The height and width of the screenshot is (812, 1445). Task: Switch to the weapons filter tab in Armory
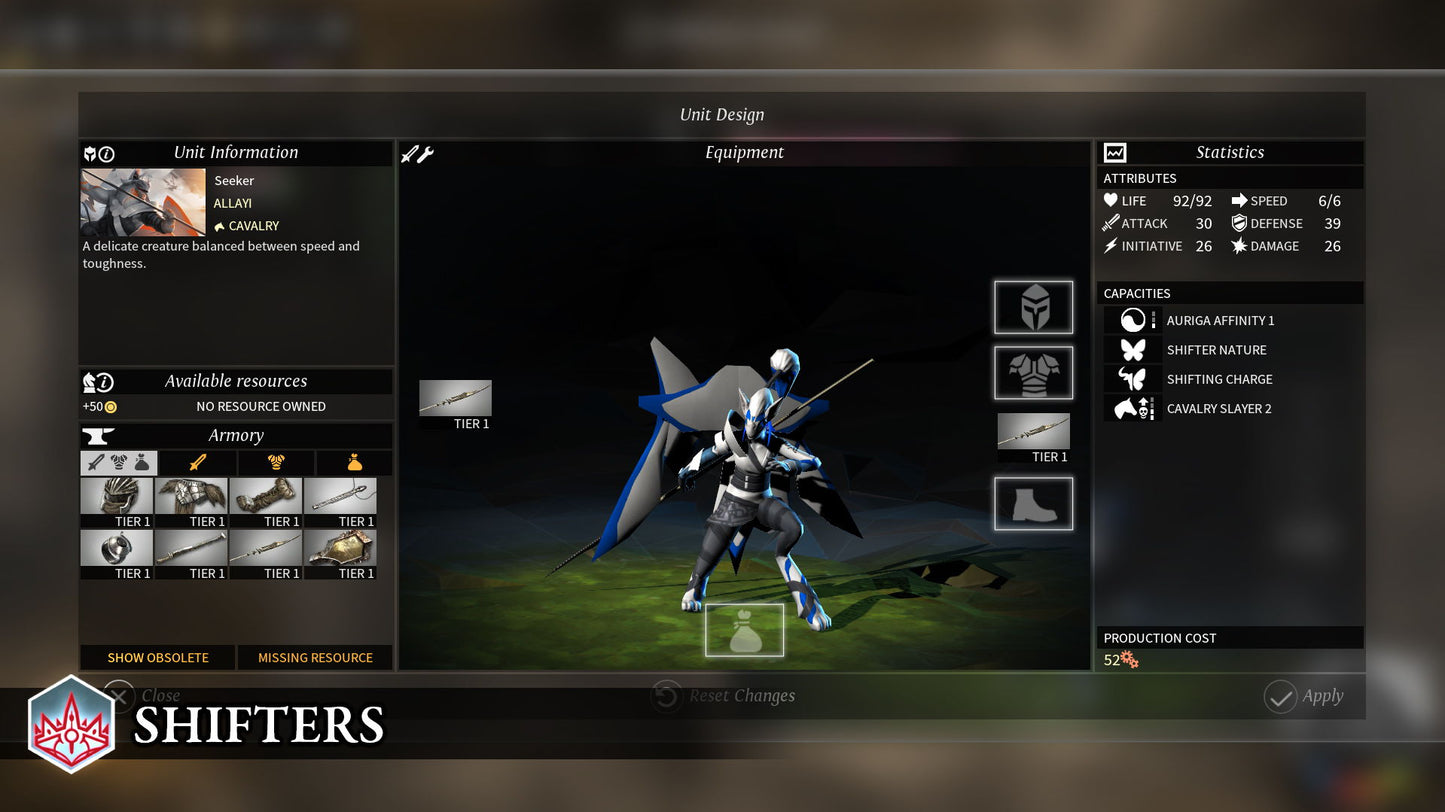tap(196, 462)
